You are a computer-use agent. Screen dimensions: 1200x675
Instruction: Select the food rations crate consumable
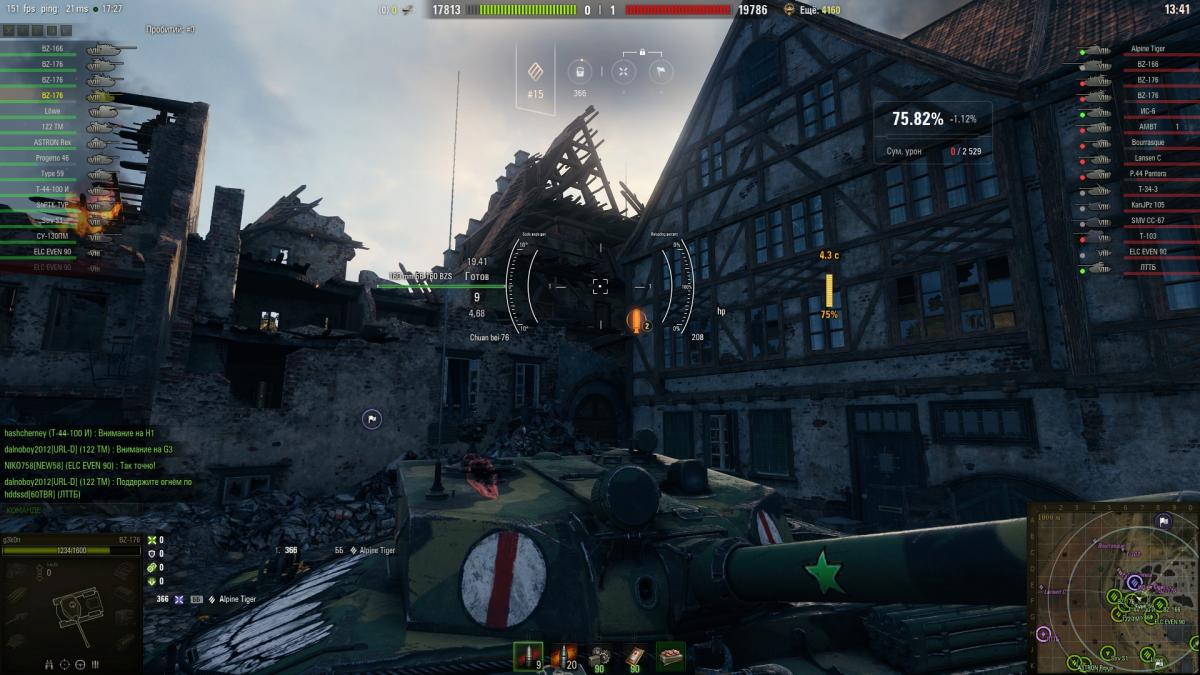(x=669, y=656)
